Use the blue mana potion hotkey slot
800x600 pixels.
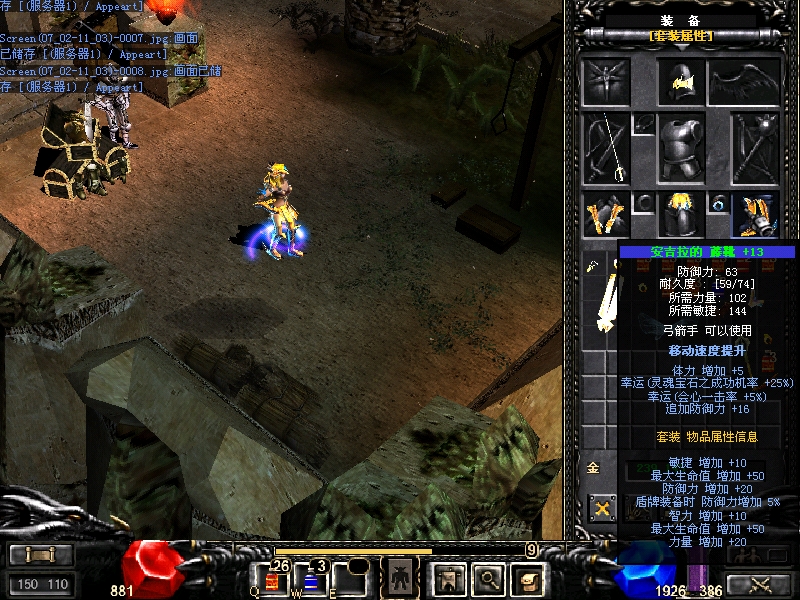(x=310, y=578)
